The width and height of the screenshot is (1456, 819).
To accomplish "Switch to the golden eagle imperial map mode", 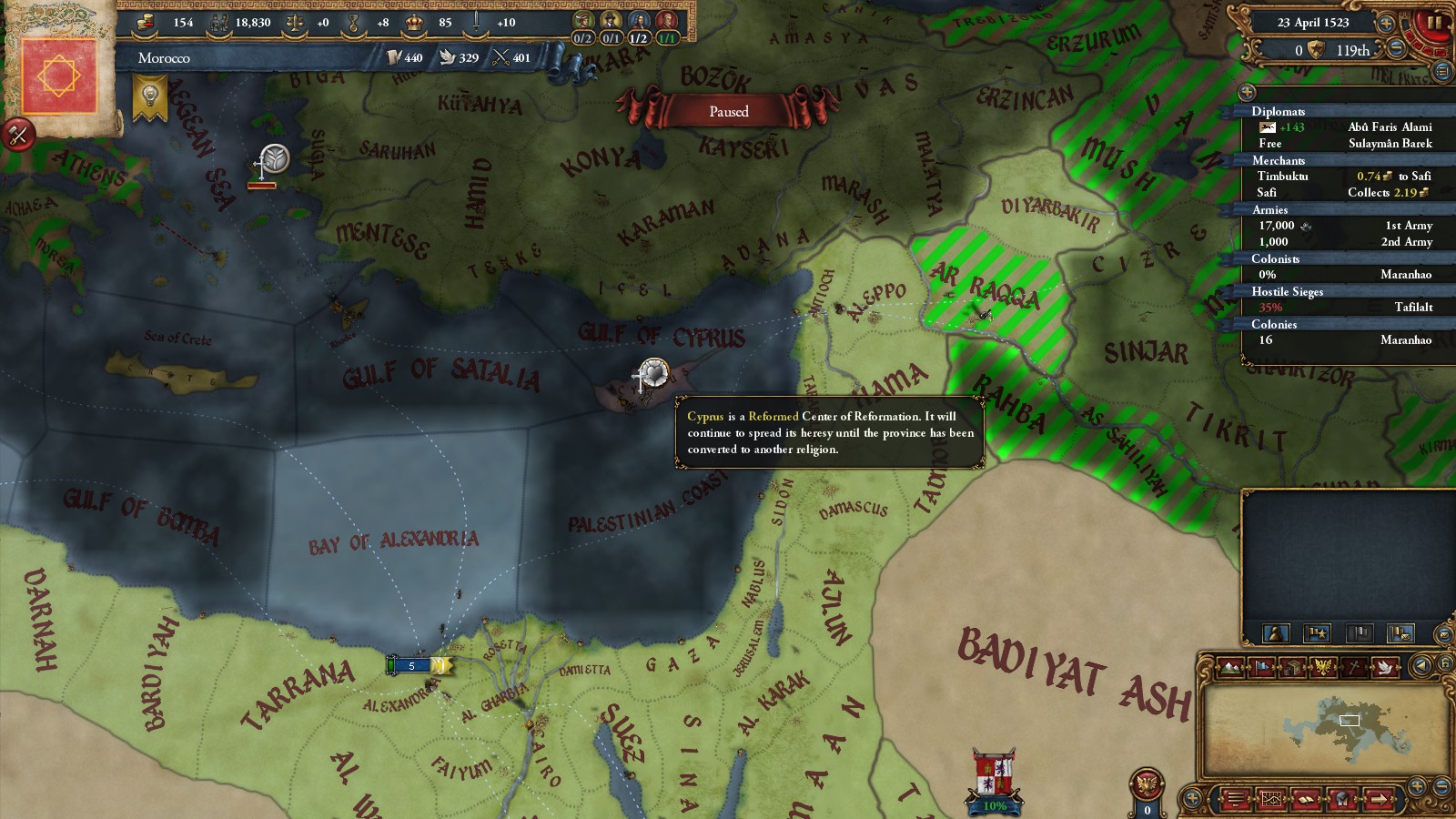I will (1323, 668).
